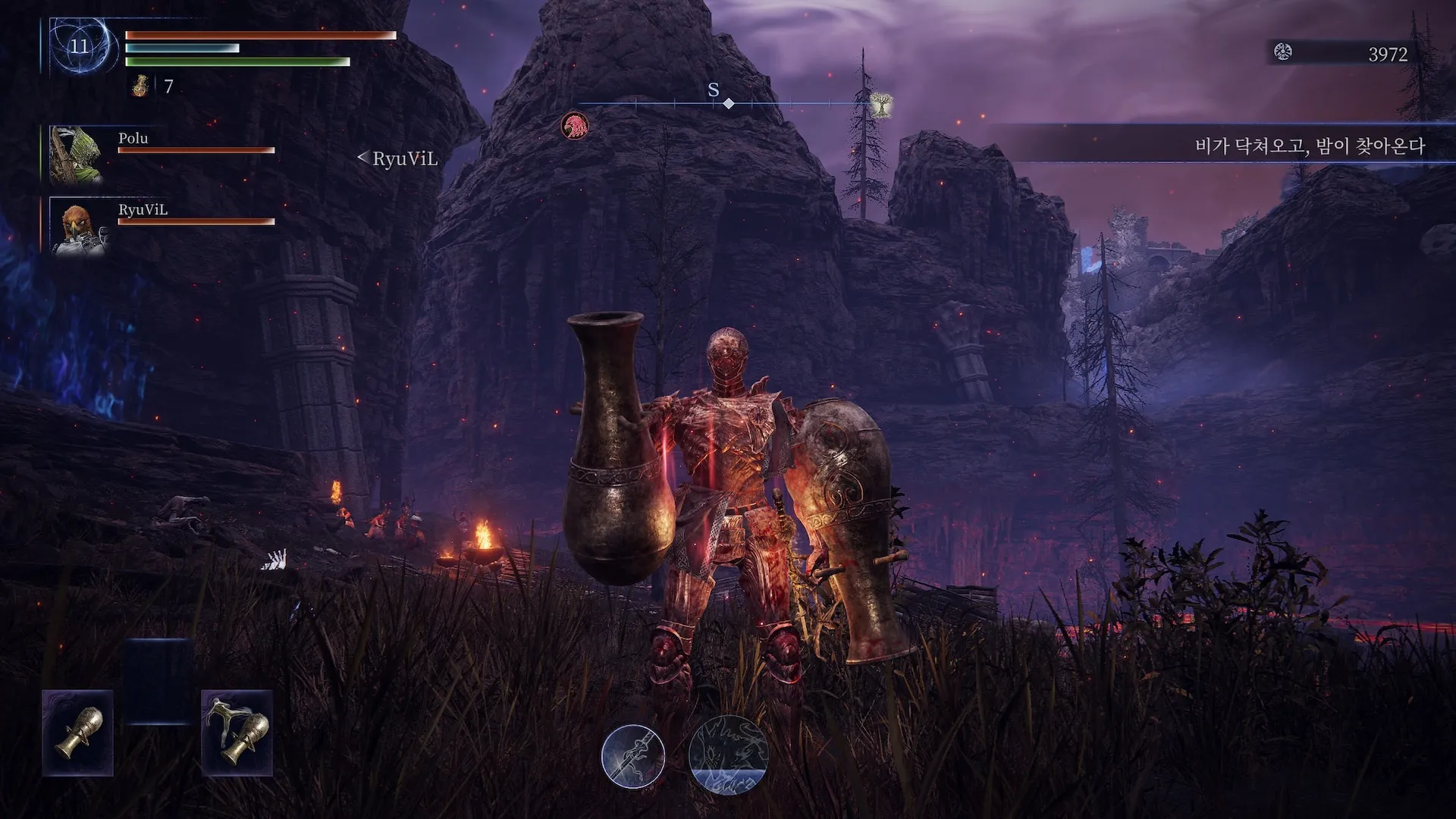1456x819 pixels.
Task: Trigger the beast ultimate art icon
Action: tap(728, 755)
